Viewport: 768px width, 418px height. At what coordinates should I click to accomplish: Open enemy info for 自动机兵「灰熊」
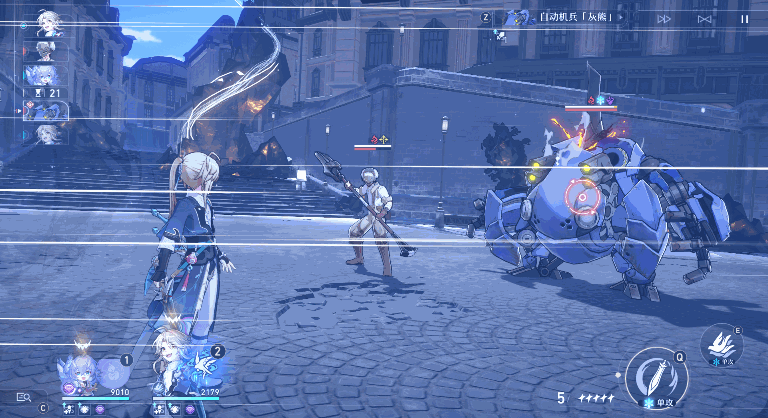click(560, 17)
